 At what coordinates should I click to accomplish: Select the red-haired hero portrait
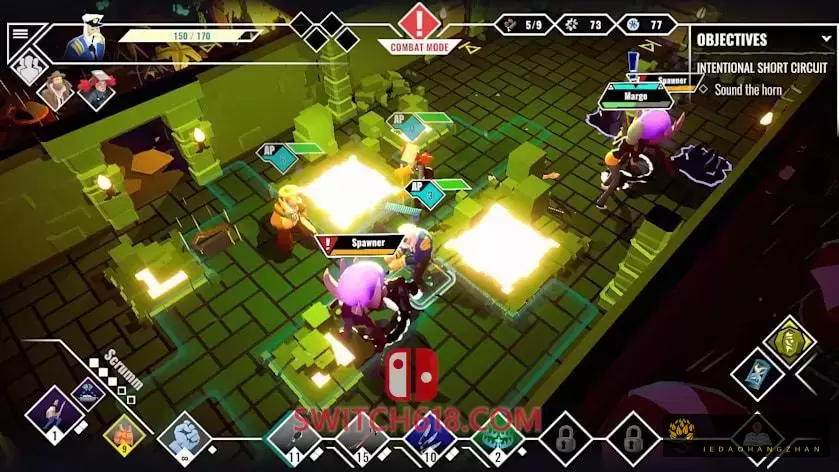(x=97, y=90)
